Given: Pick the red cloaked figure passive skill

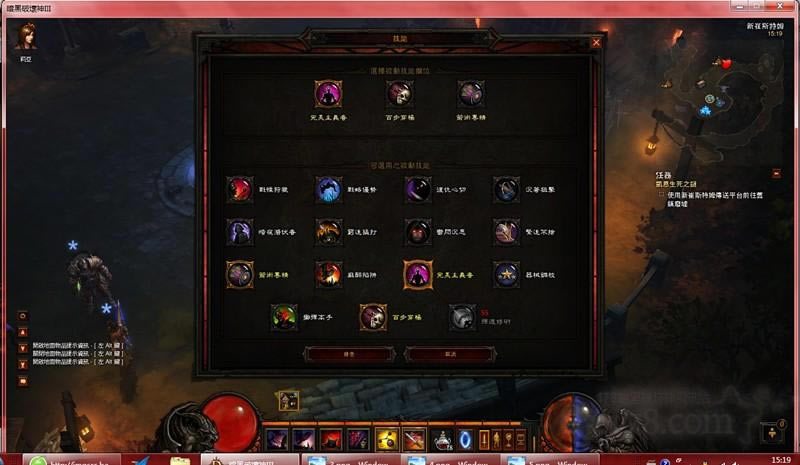Looking at the screenshot, I should click(x=240, y=189).
